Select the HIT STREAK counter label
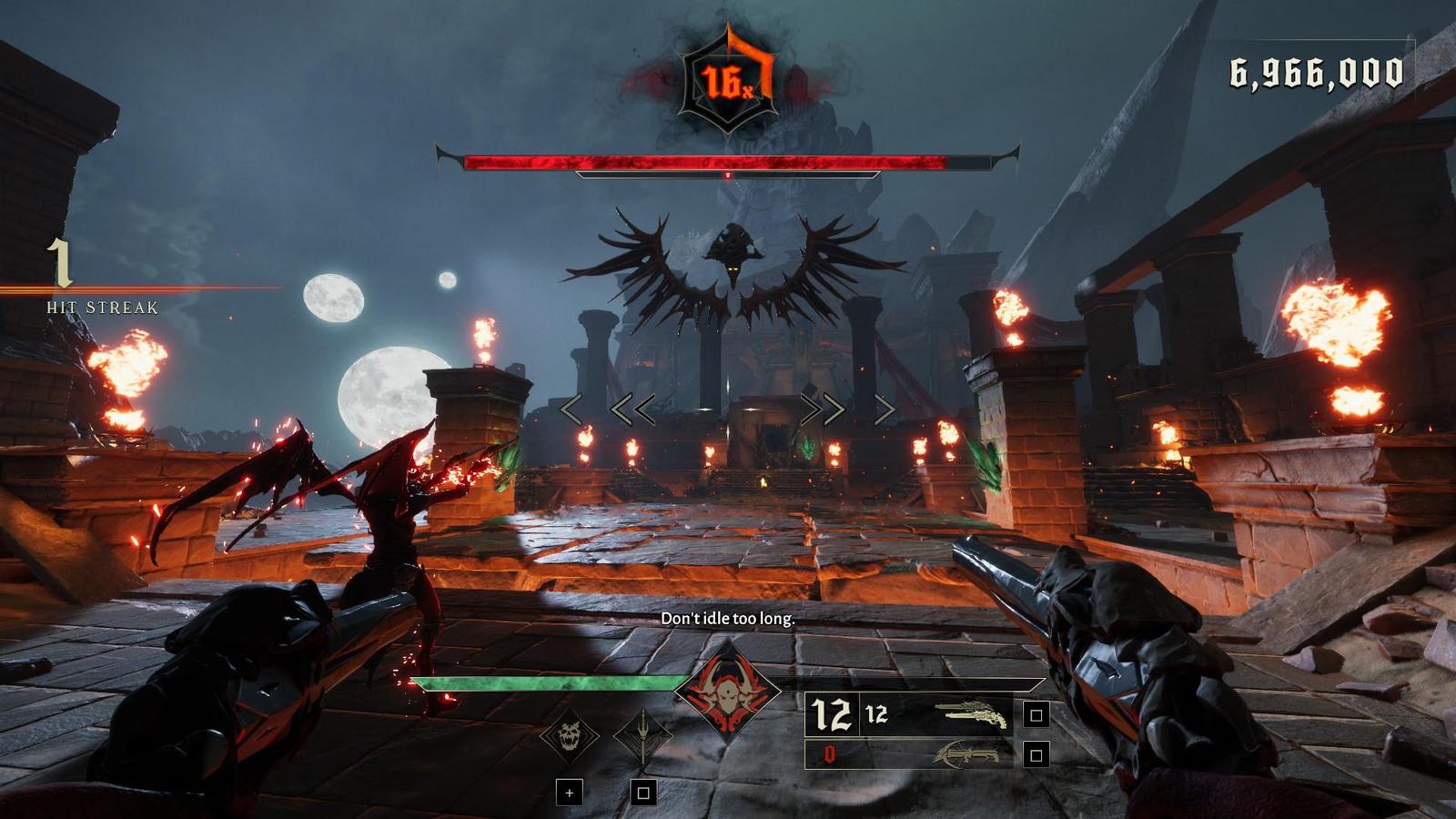This screenshot has width=1456, height=819. click(100, 307)
